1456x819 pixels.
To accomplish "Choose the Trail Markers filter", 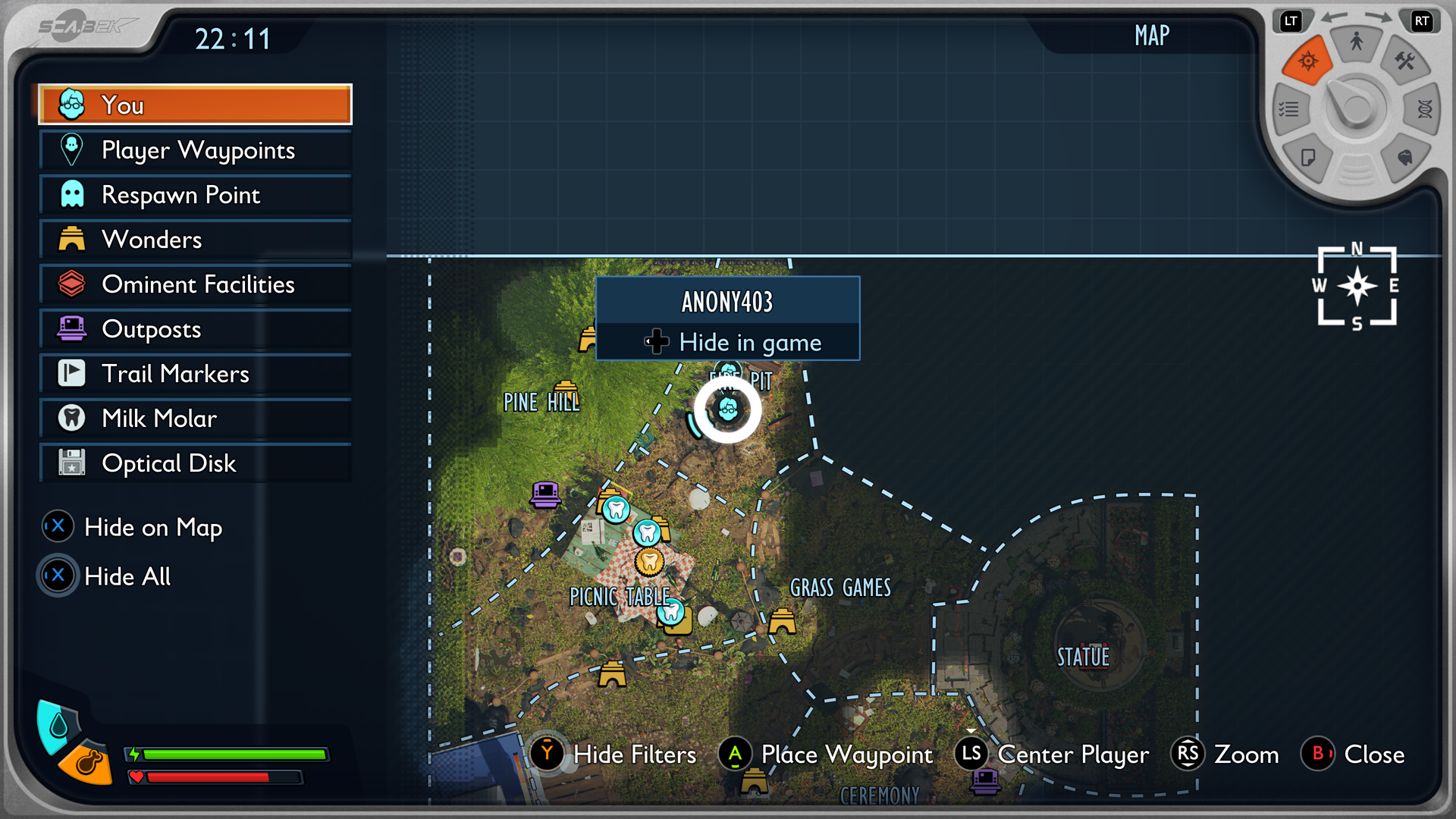I will pyautogui.click(x=195, y=374).
